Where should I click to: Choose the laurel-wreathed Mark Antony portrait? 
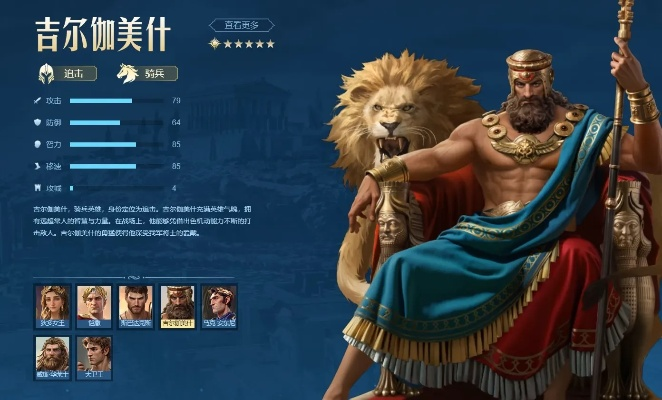[219, 303]
